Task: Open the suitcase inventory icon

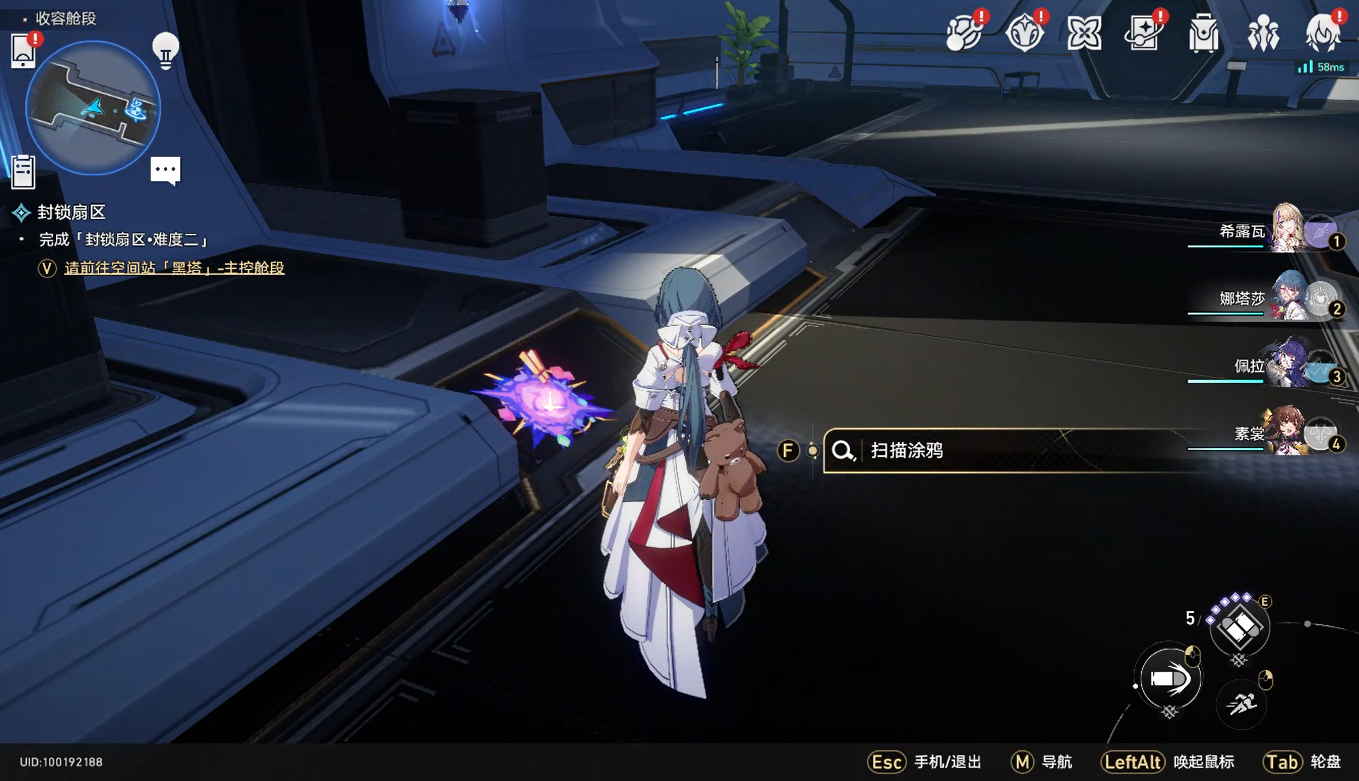Action: [x=1204, y=34]
